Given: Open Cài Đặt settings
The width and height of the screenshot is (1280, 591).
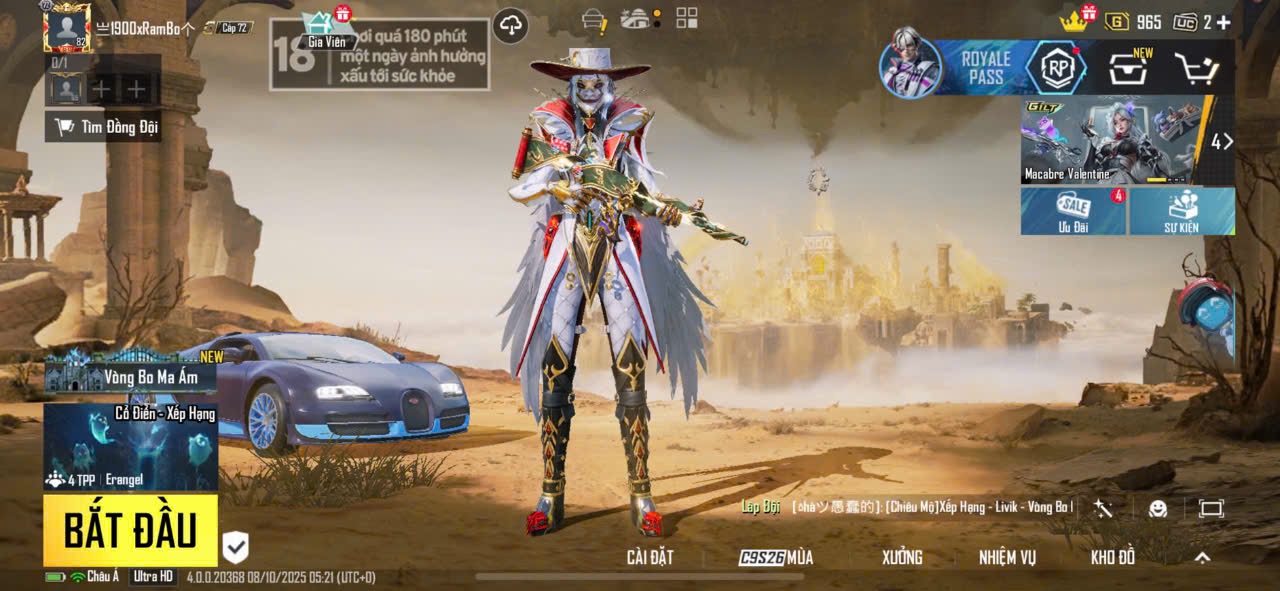Looking at the screenshot, I should click(649, 558).
